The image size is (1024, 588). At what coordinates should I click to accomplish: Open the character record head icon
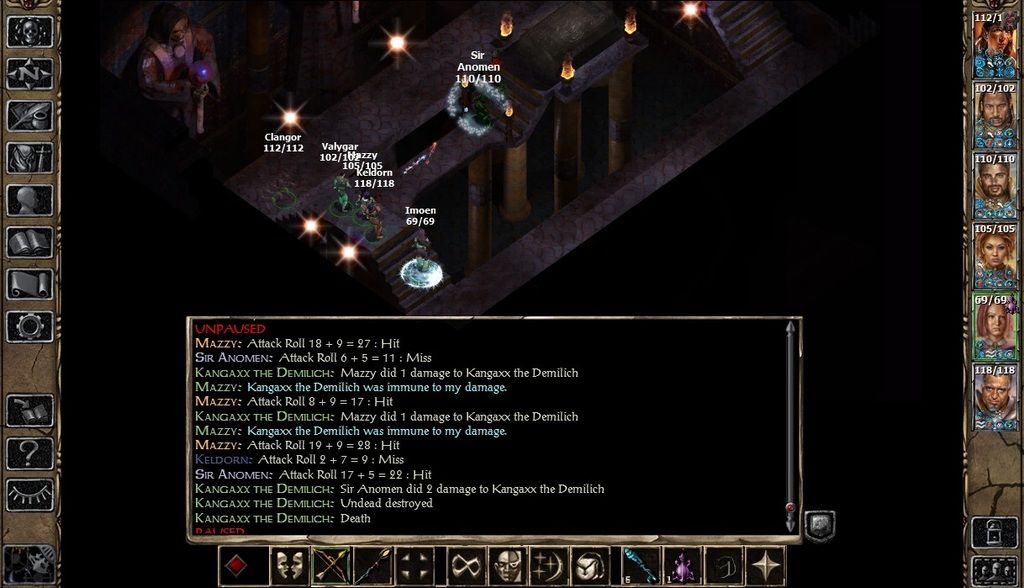29,200
